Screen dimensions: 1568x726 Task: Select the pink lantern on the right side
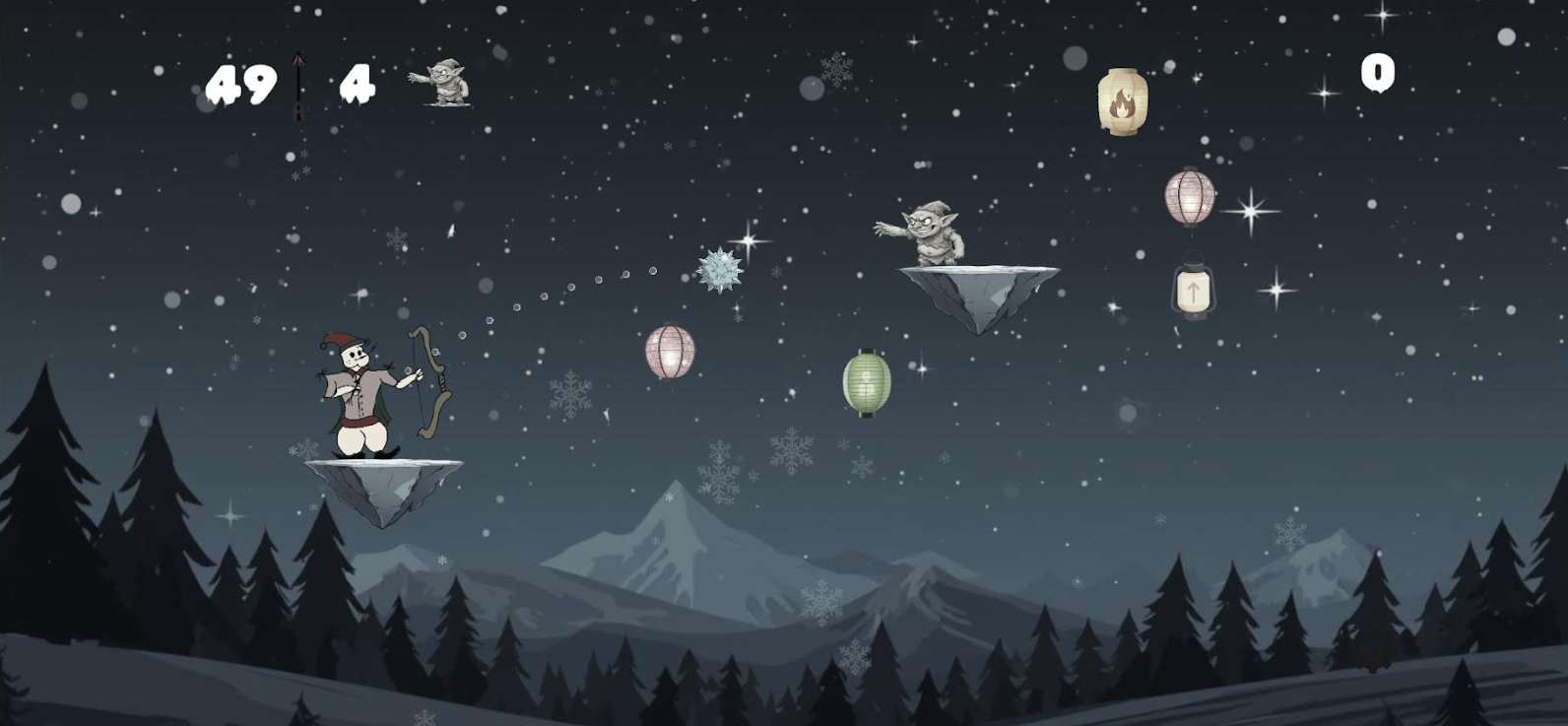1193,196
